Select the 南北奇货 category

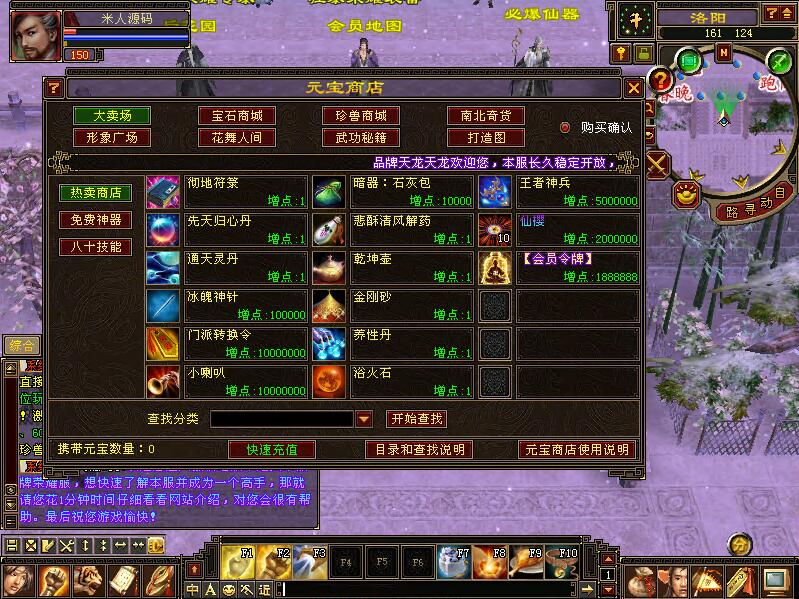pyautogui.click(x=485, y=116)
